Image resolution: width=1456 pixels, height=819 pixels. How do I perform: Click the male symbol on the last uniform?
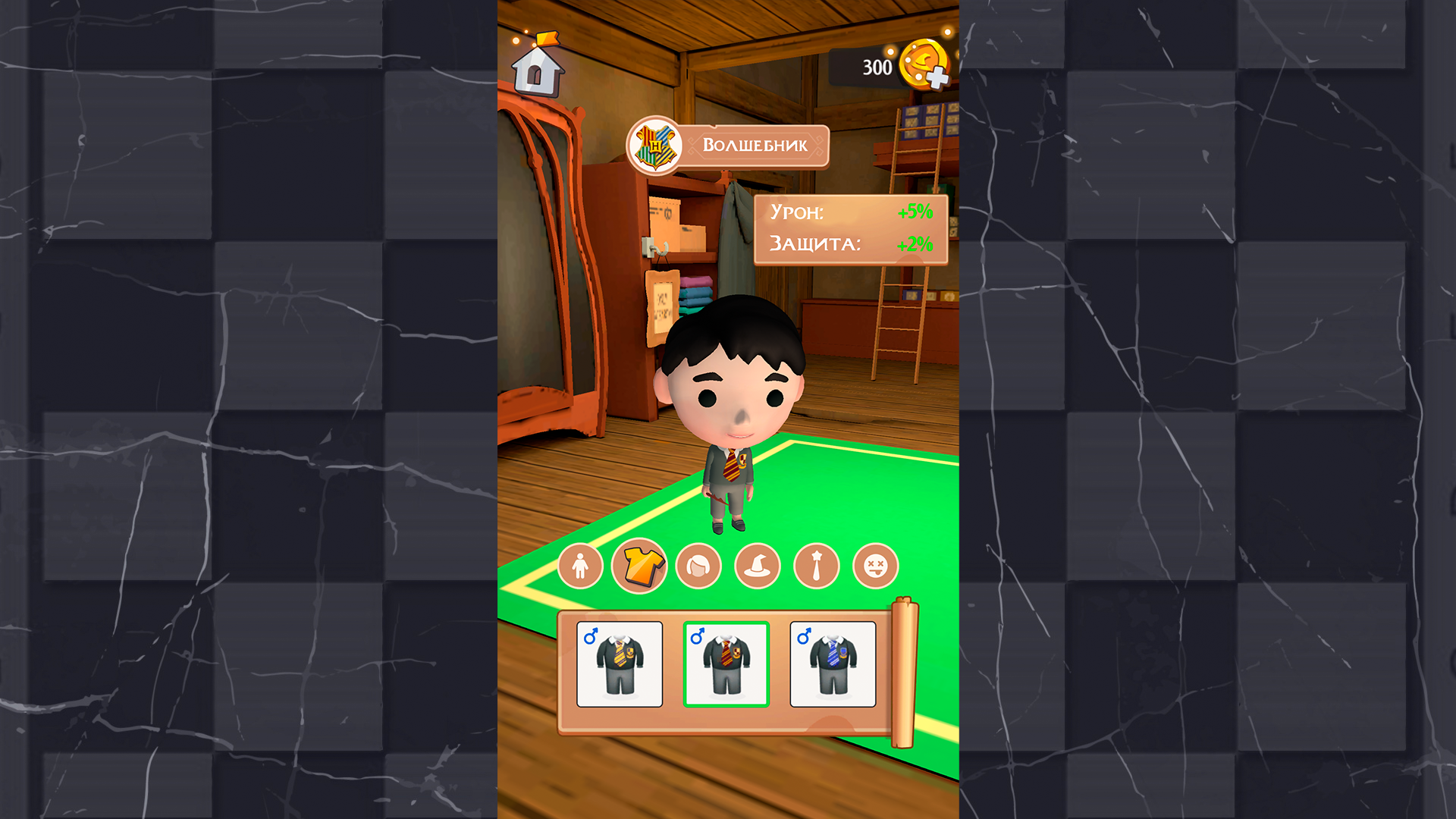(805, 637)
